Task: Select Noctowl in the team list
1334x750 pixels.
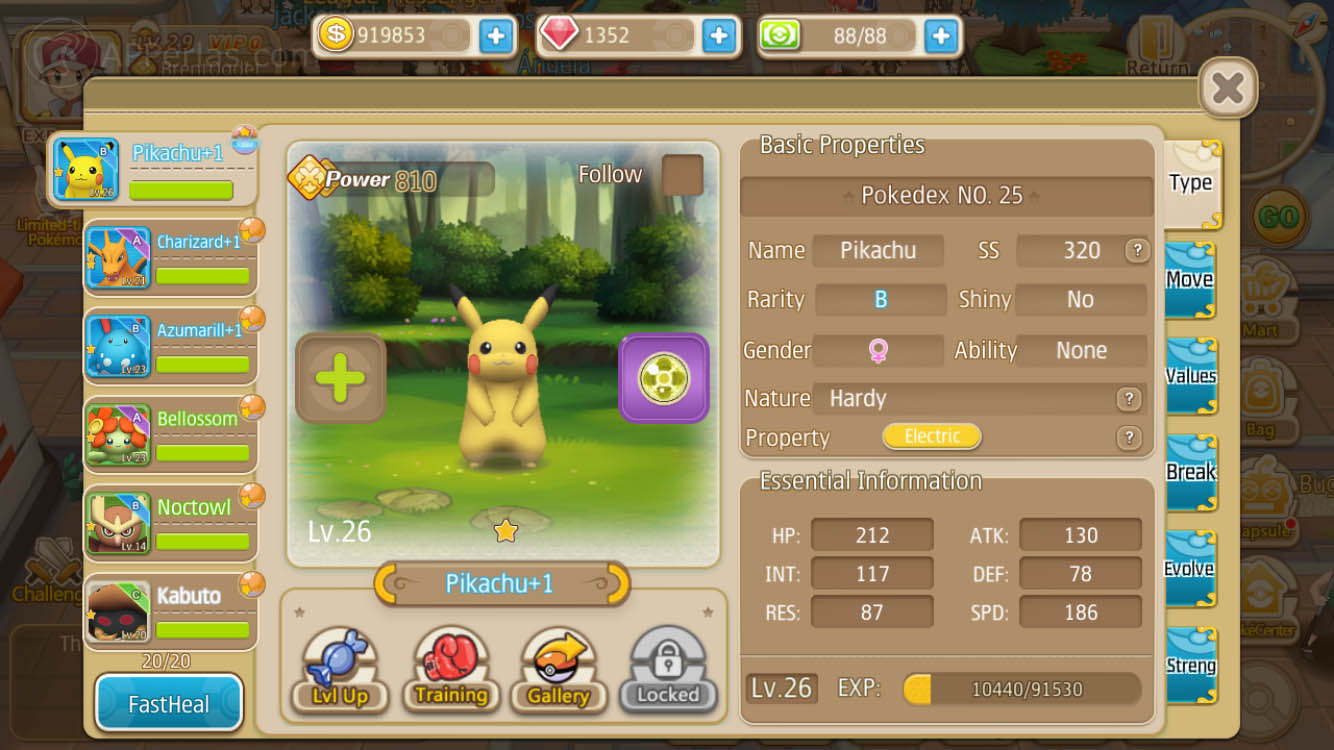Action: tap(170, 522)
